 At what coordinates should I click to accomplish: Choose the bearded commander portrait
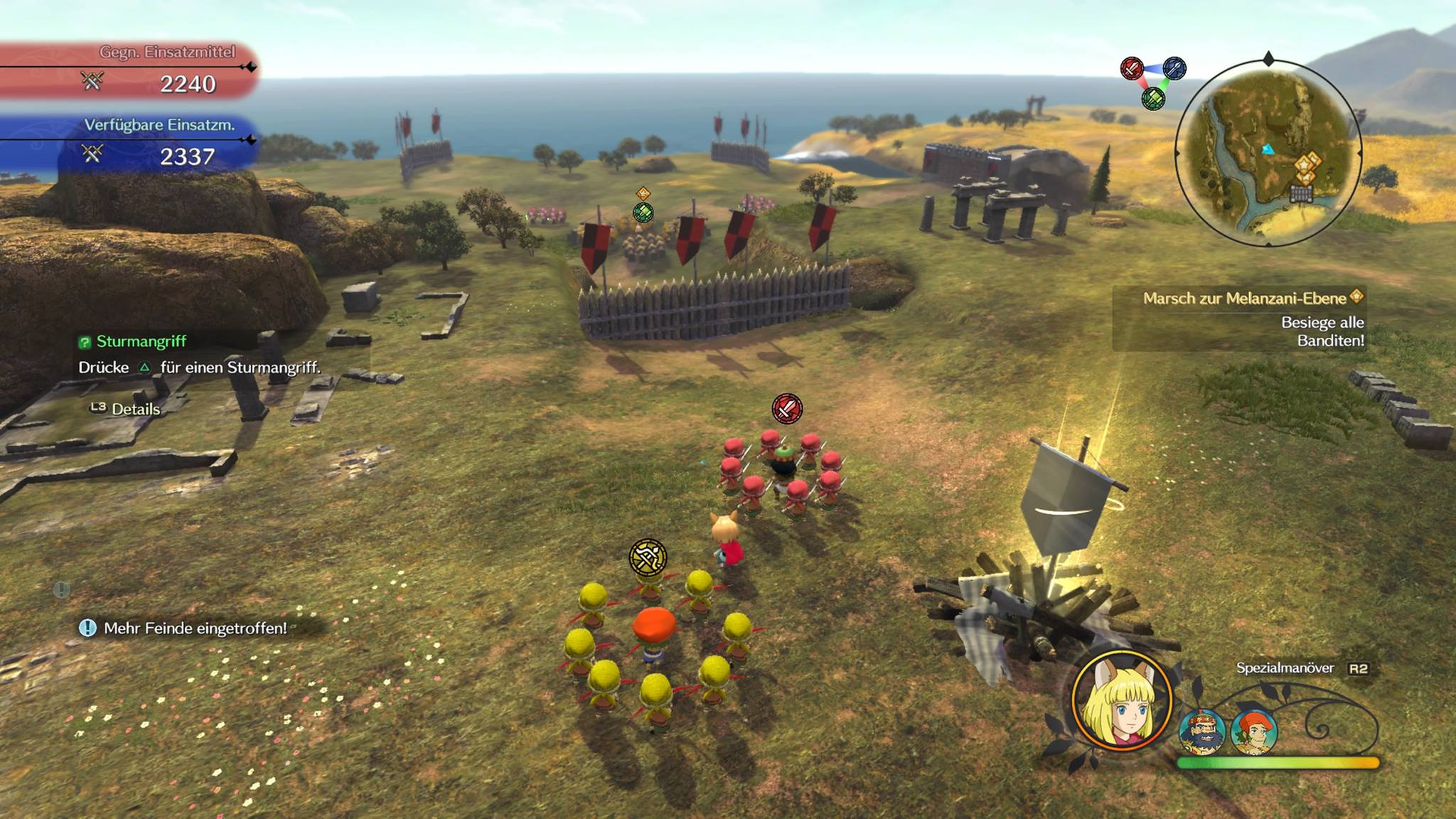[x=1201, y=732]
